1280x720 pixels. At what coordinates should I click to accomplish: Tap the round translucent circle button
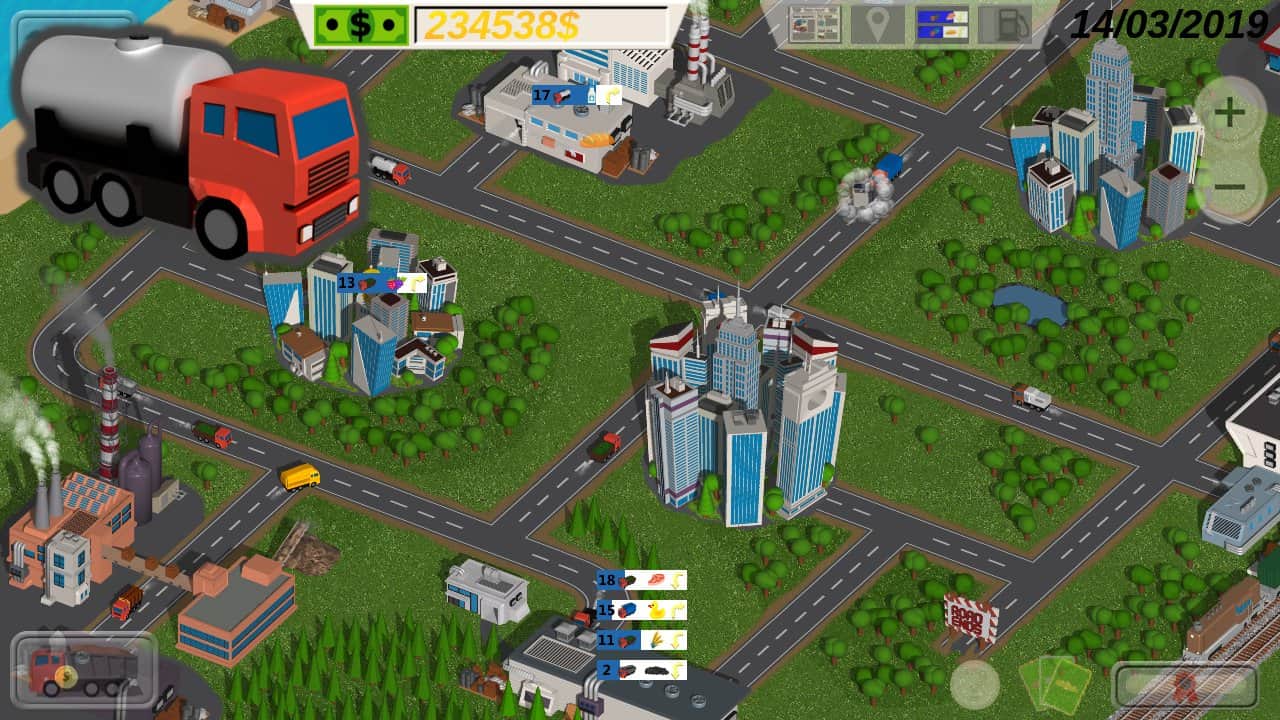[x=974, y=684]
